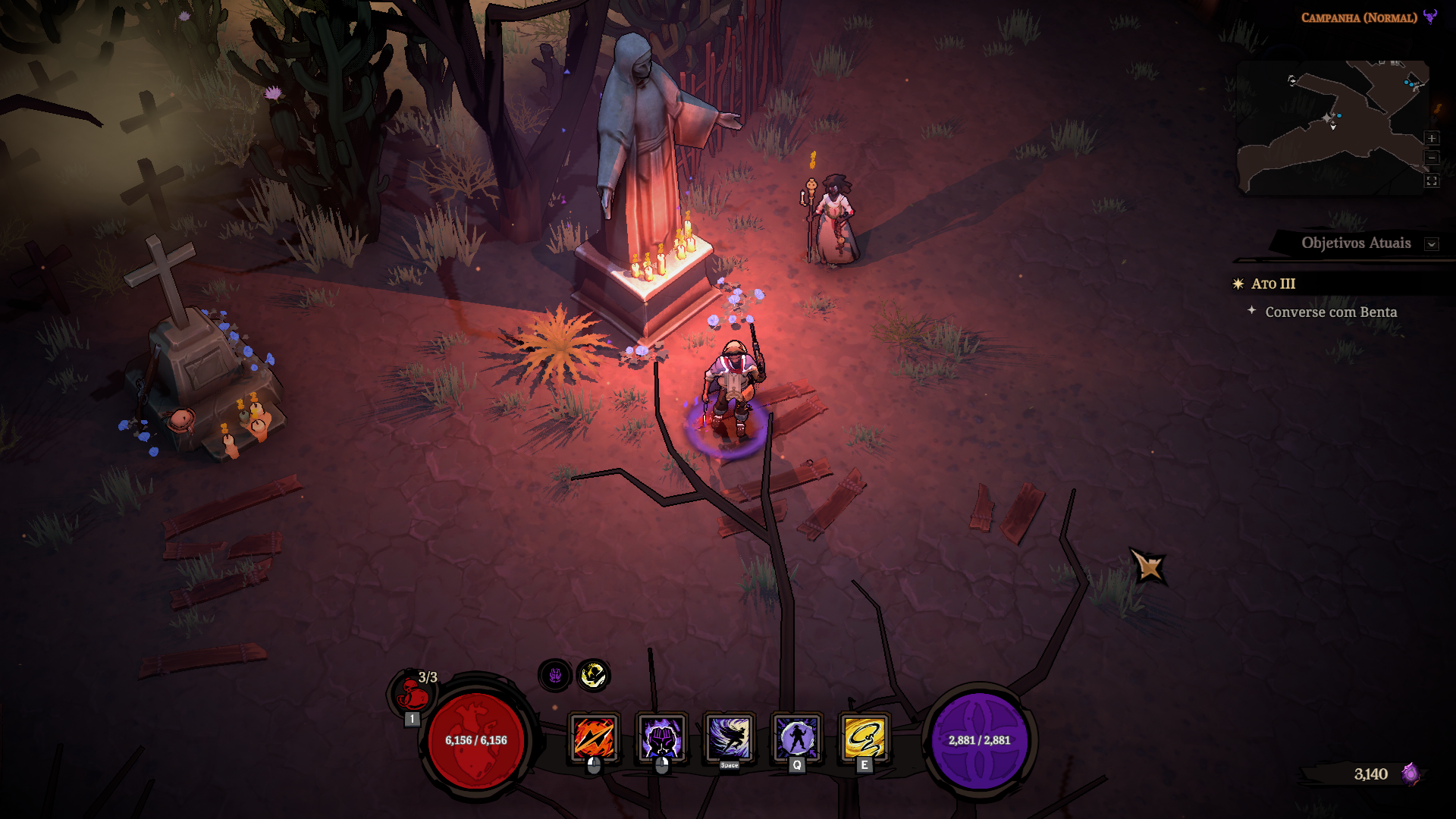Select the purple claw buff icon
This screenshot has height=819, width=1456.
click(555, 675)
